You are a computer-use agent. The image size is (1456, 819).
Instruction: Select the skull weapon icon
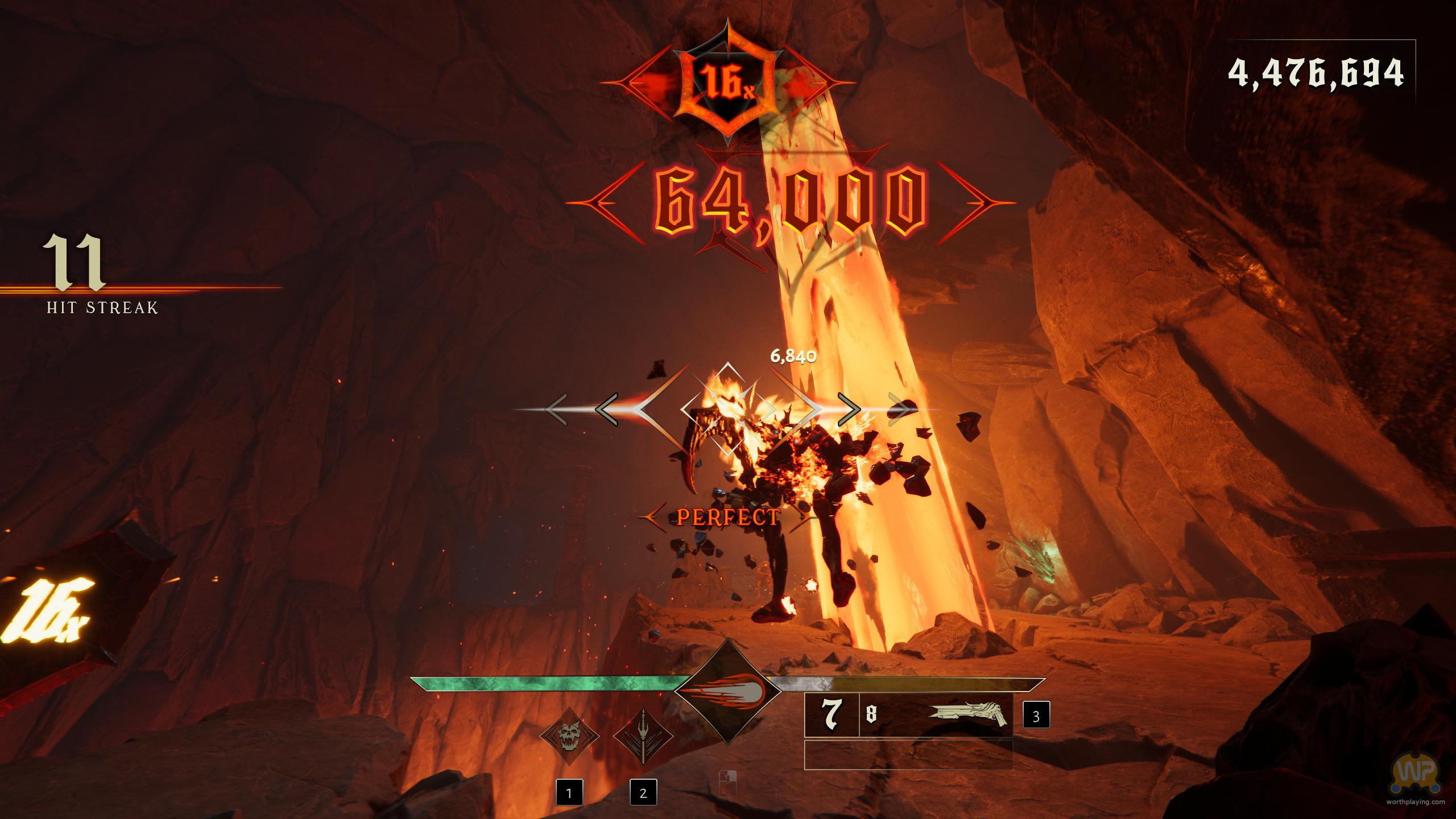569,737
